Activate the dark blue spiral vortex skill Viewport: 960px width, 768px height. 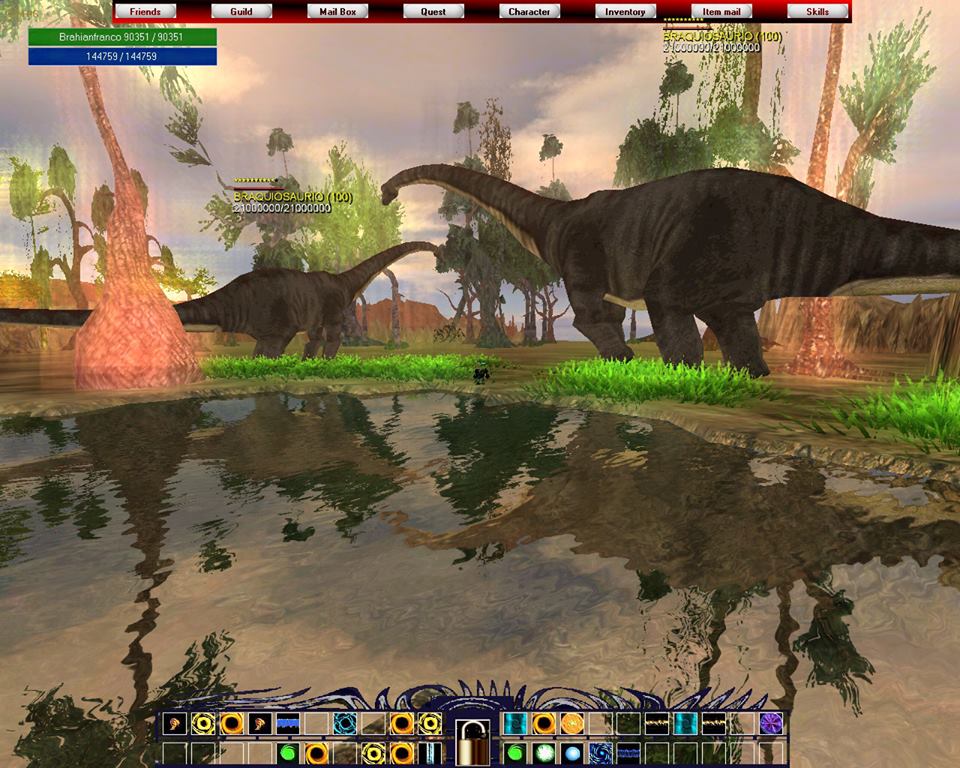coord(600,752)
